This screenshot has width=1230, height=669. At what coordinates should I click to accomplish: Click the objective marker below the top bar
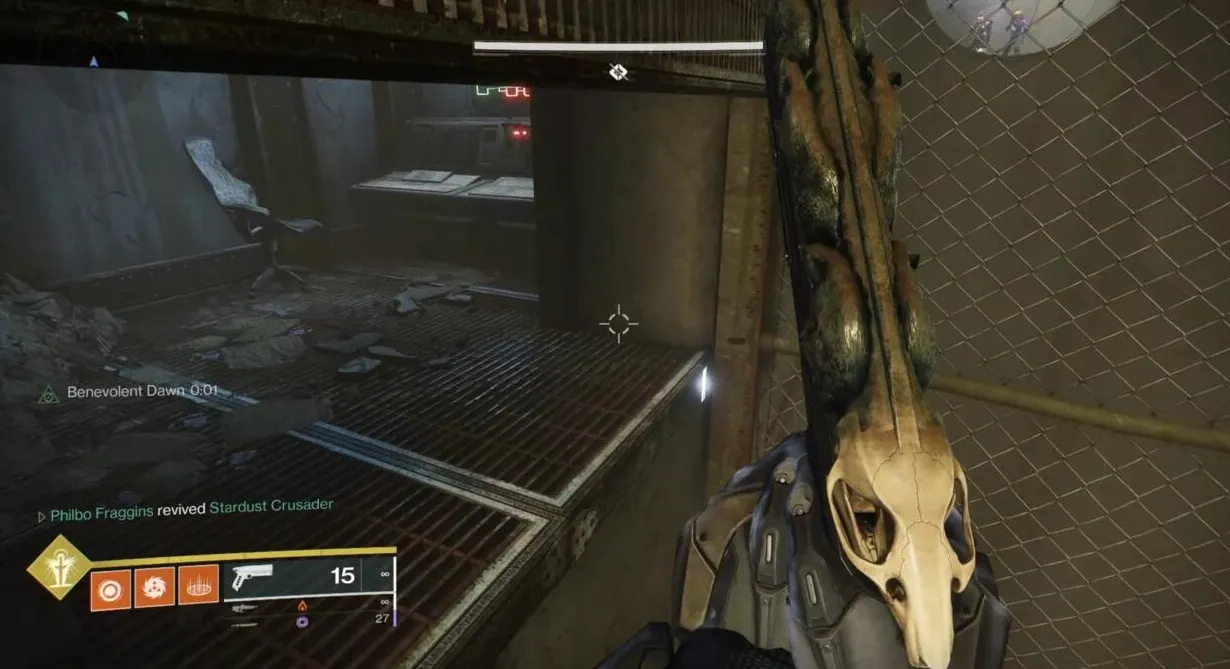coord(618,71)
